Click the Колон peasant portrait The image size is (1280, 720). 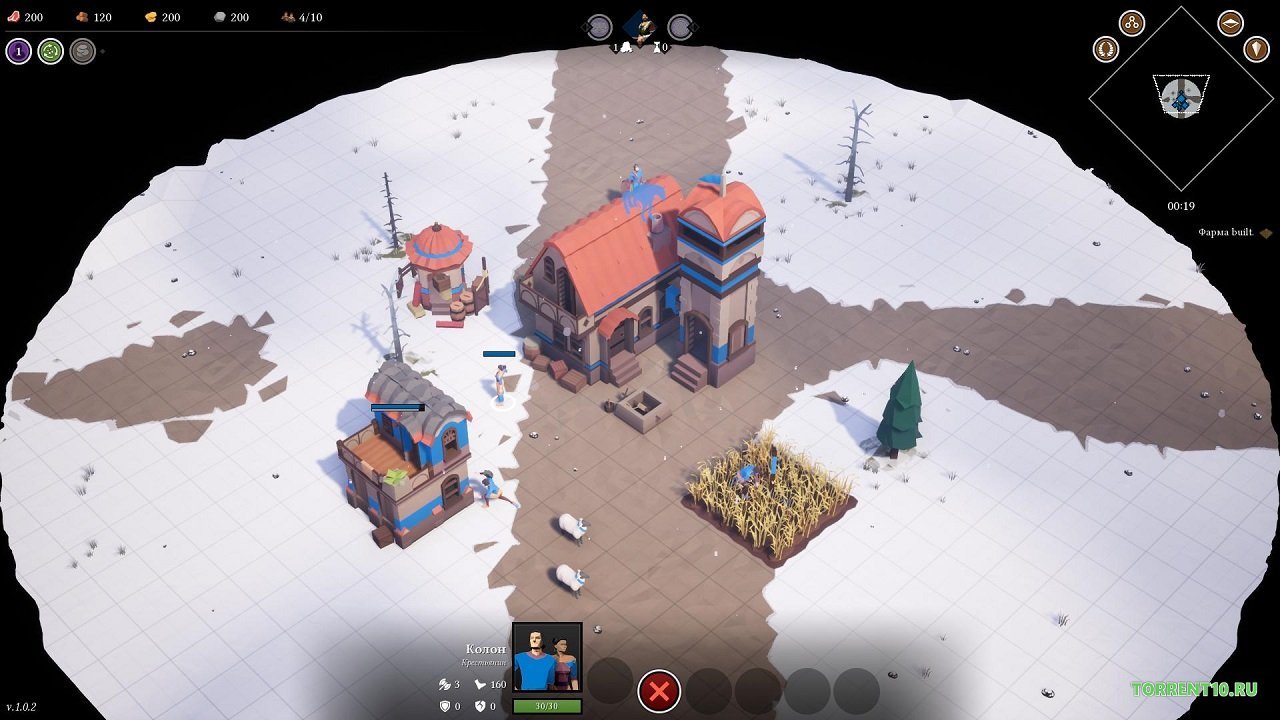point(547,657)
